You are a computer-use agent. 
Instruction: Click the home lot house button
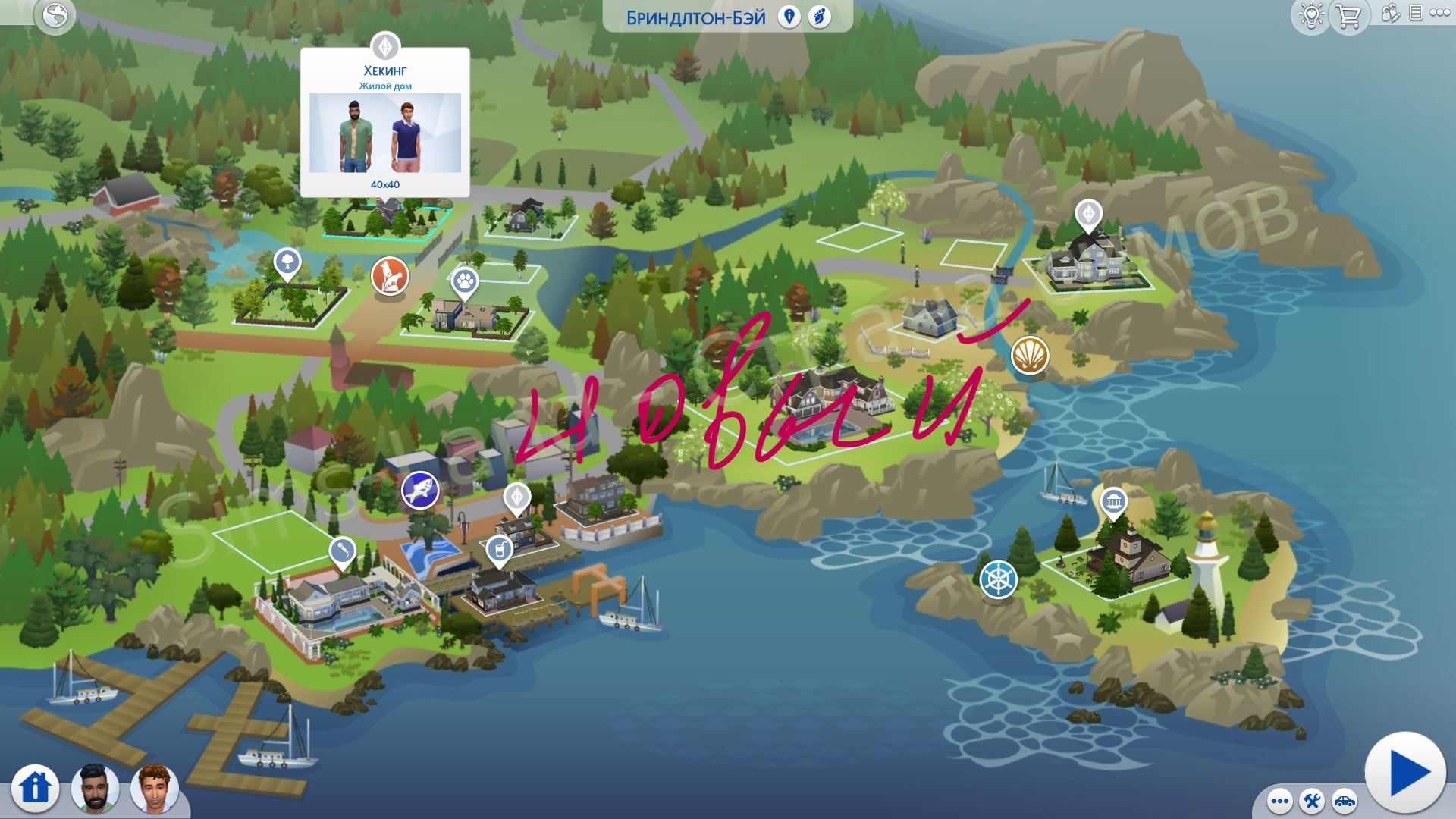pos(35,787)
